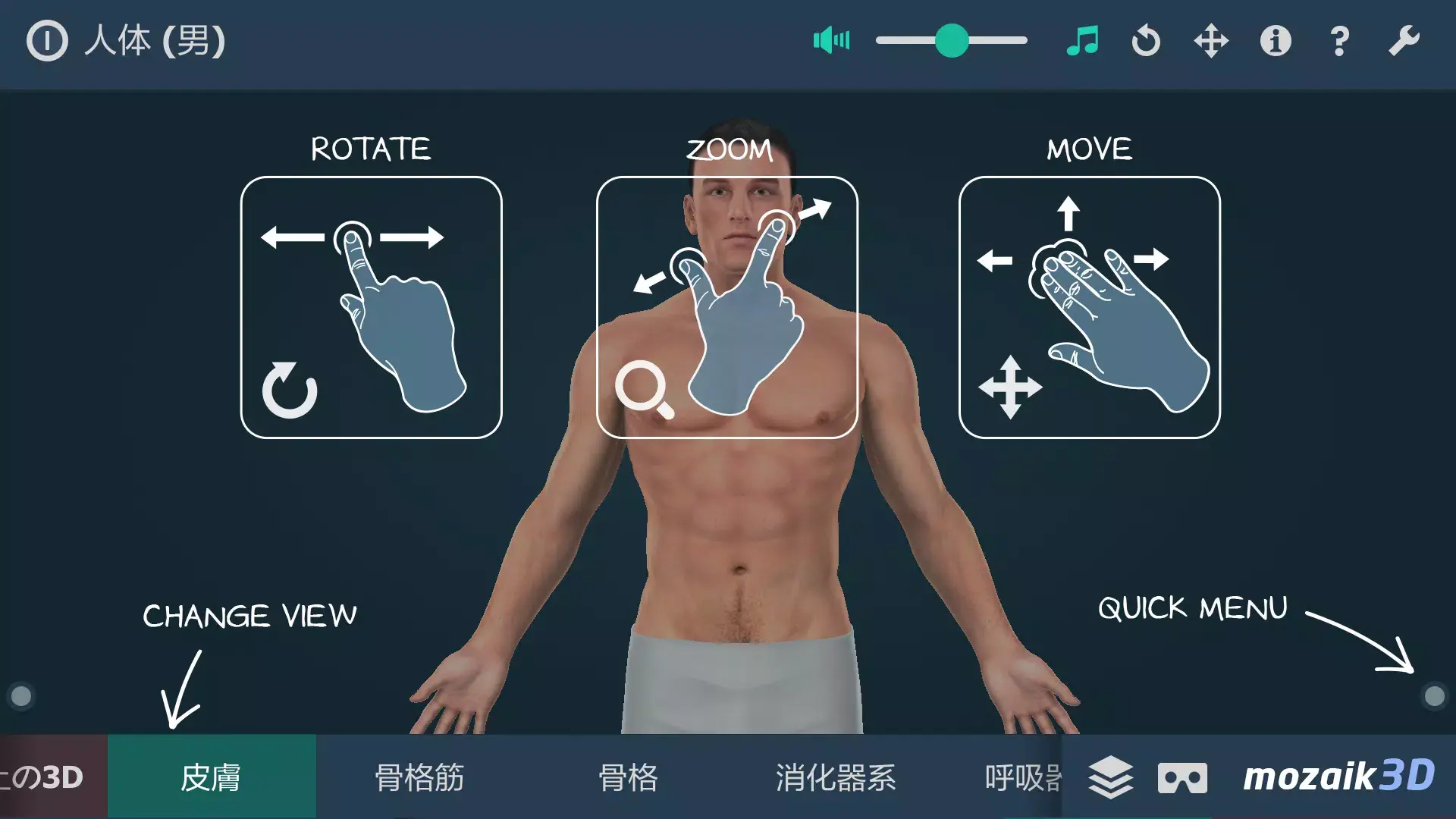The image size is (1456, 819).
Task: Reset the 3D view using the circular arrow icon
Action: click(1147, 41)
